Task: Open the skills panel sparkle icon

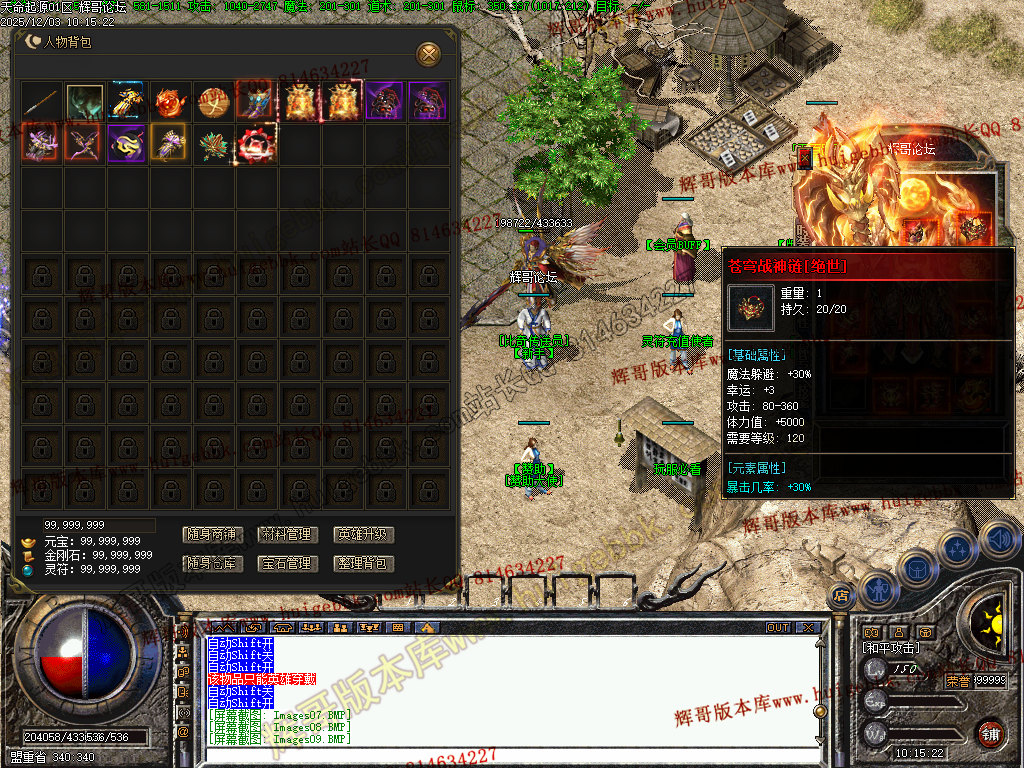Action: [x=958, y=548]
